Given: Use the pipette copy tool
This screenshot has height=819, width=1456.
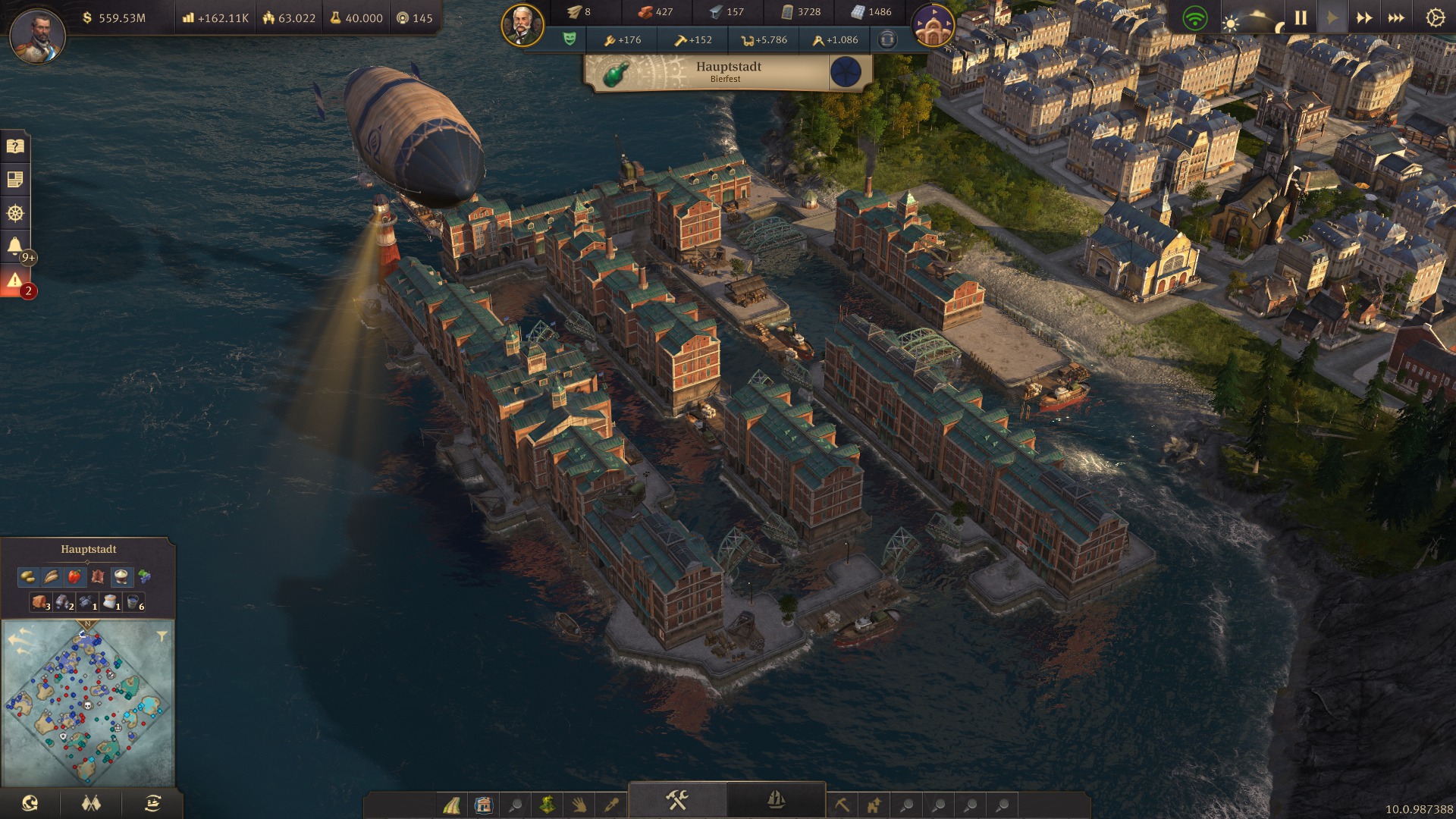Looking at the screenshot, I should click(x=611, y=805).
